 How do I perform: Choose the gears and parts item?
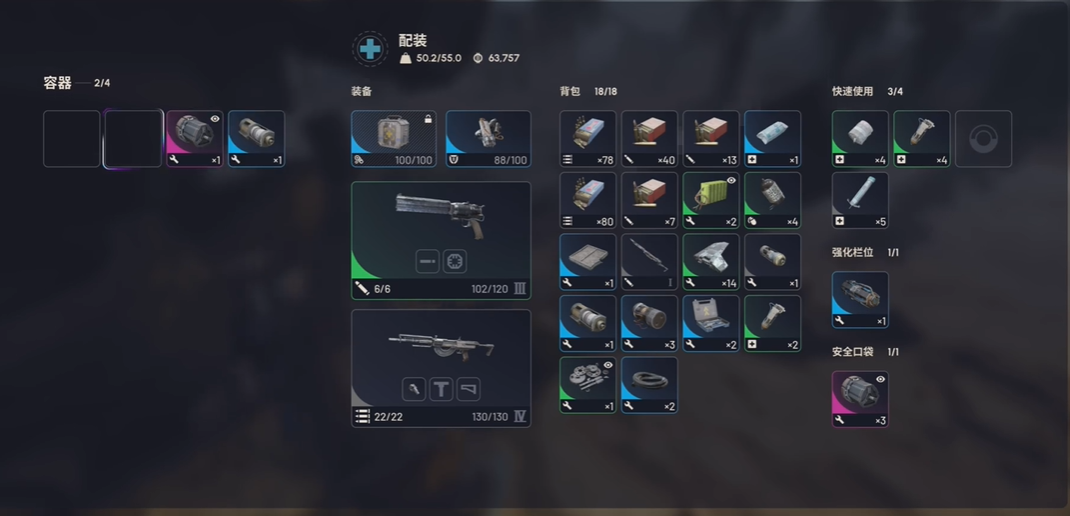click(x=588, y=385)
